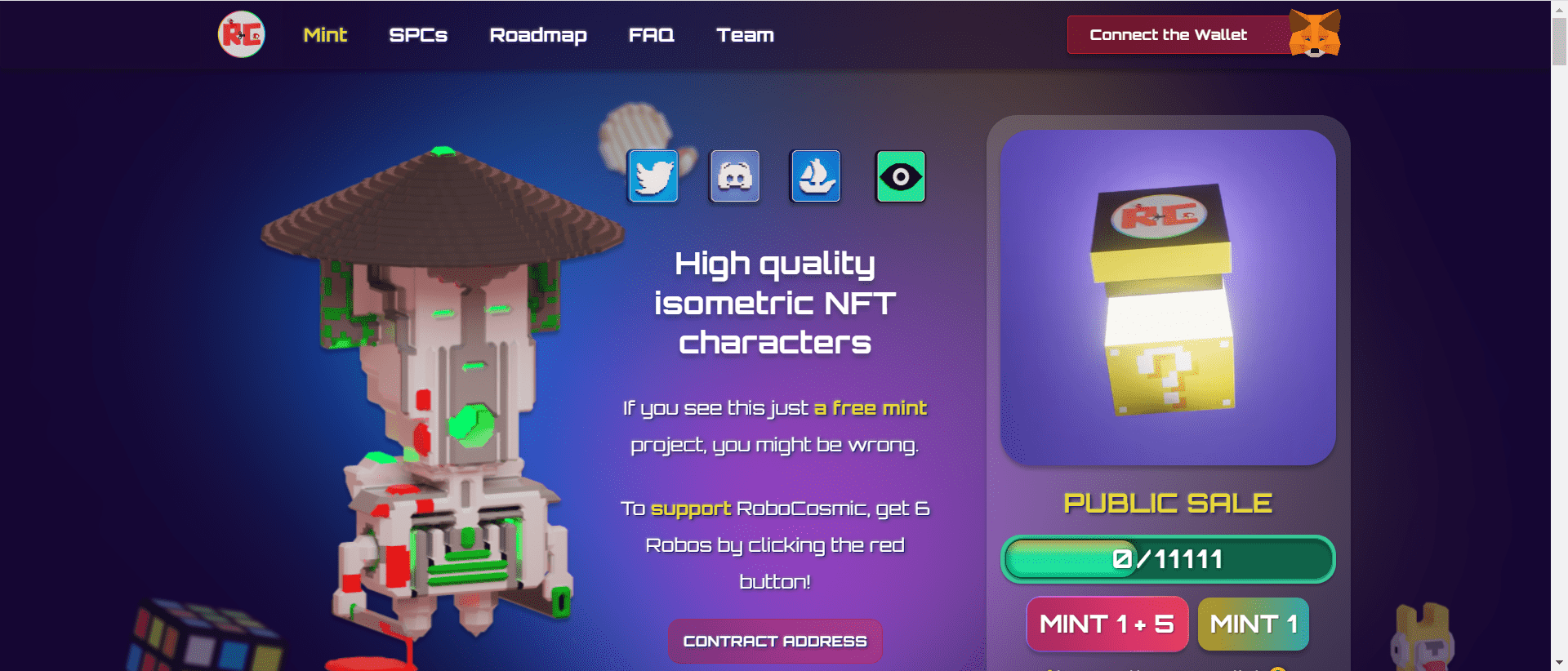Open the SPCs page
This screenshot has width=1568, height=671.
point(418,35)
